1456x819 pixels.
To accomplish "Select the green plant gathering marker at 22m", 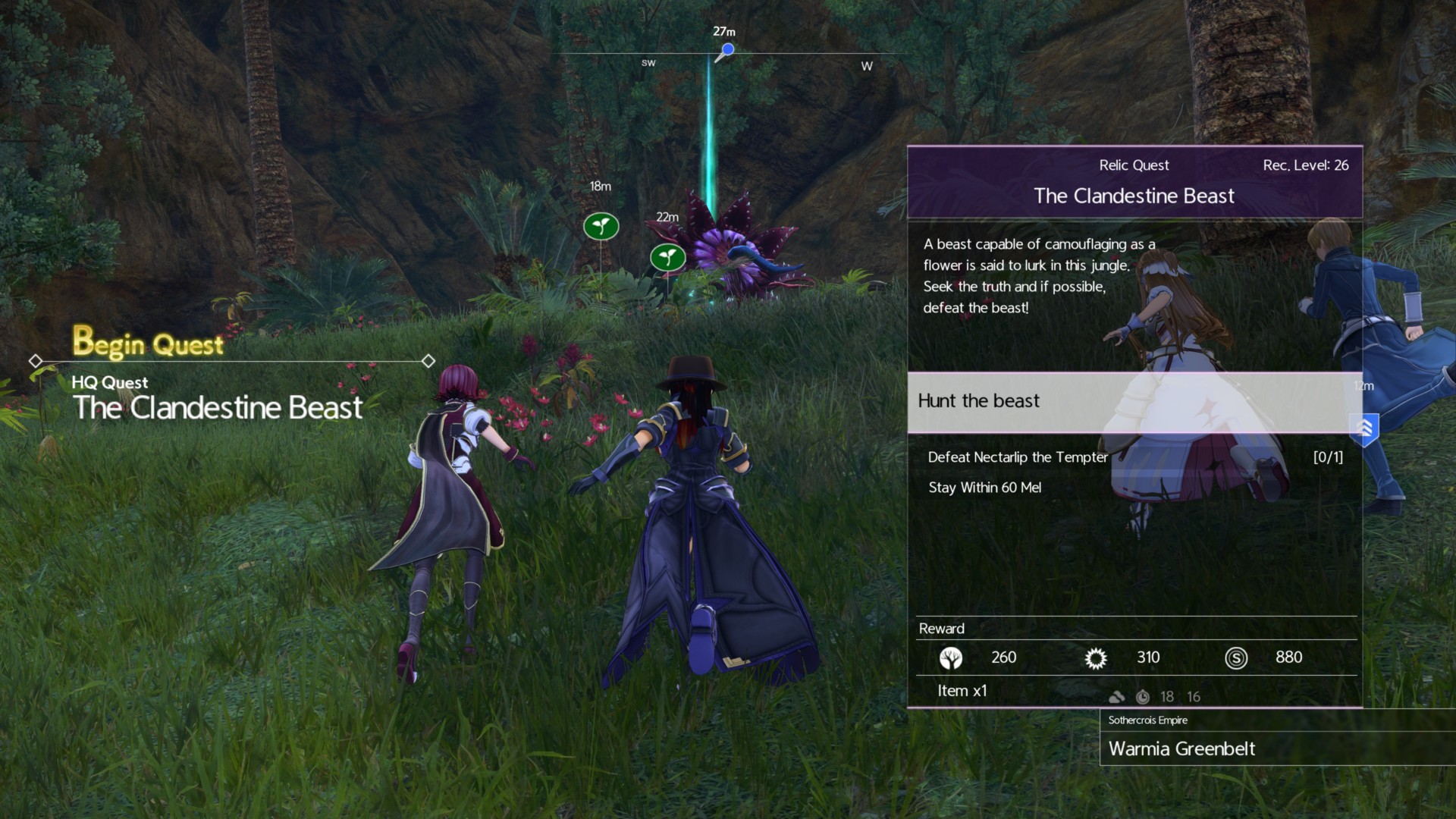I will point(667,257).
